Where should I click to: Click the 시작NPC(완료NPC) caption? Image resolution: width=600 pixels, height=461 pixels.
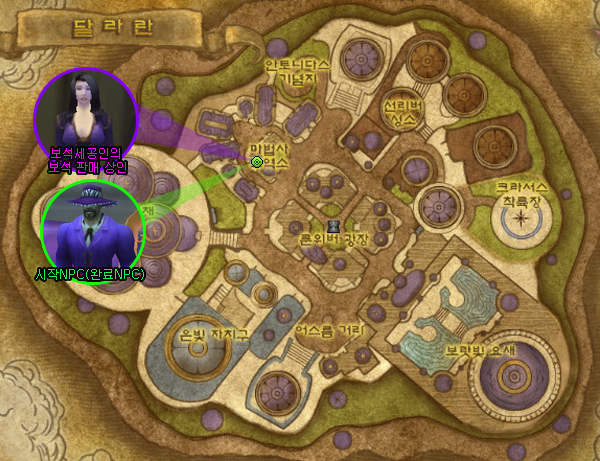90,274
